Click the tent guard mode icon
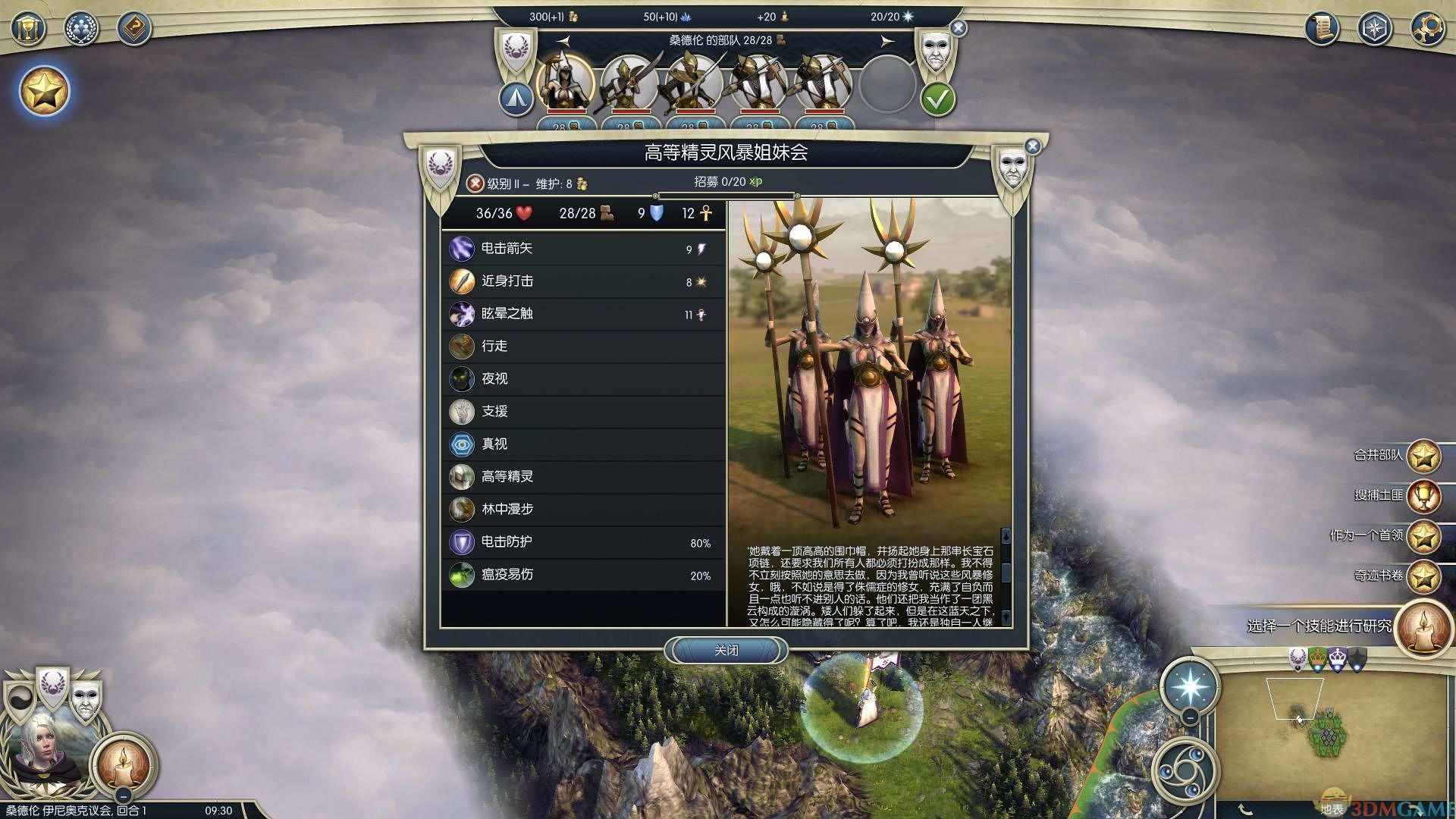This screenshot has width=1456, height=819. [x=516, y=99]
